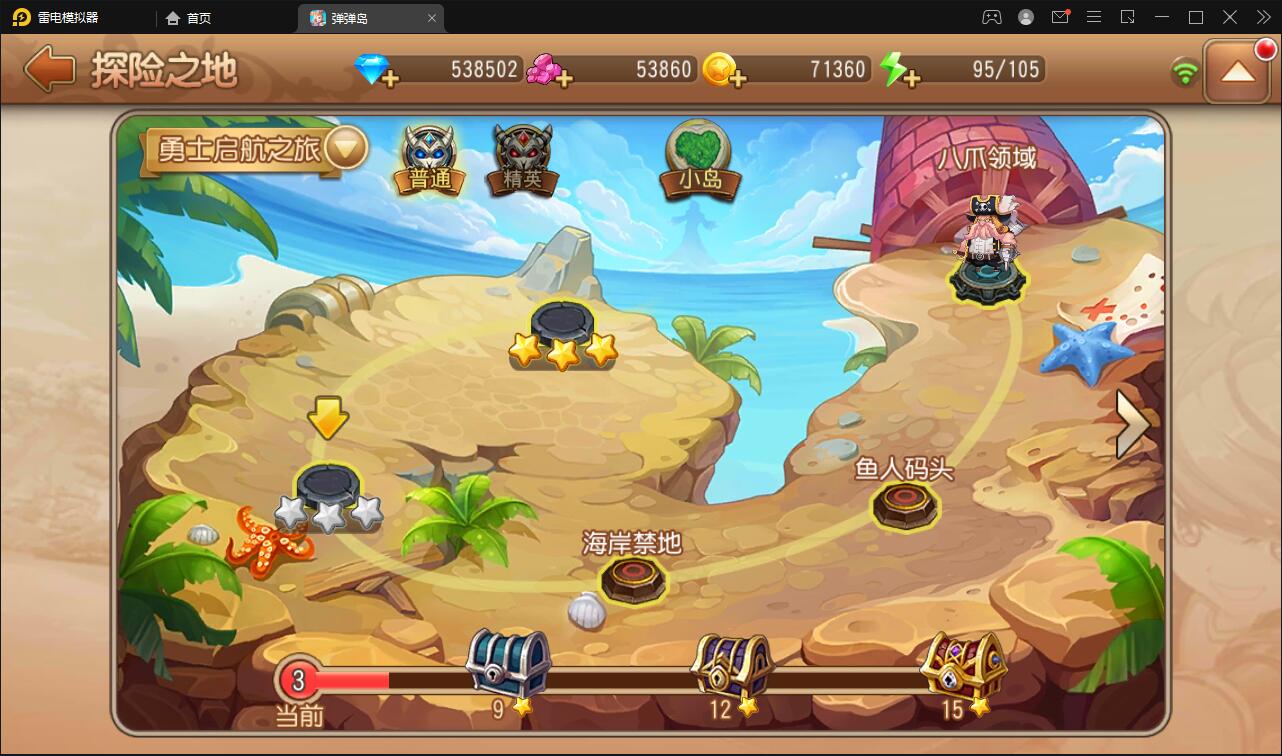
Task: Select the stage with three silver stars
Action: point(328,497)
